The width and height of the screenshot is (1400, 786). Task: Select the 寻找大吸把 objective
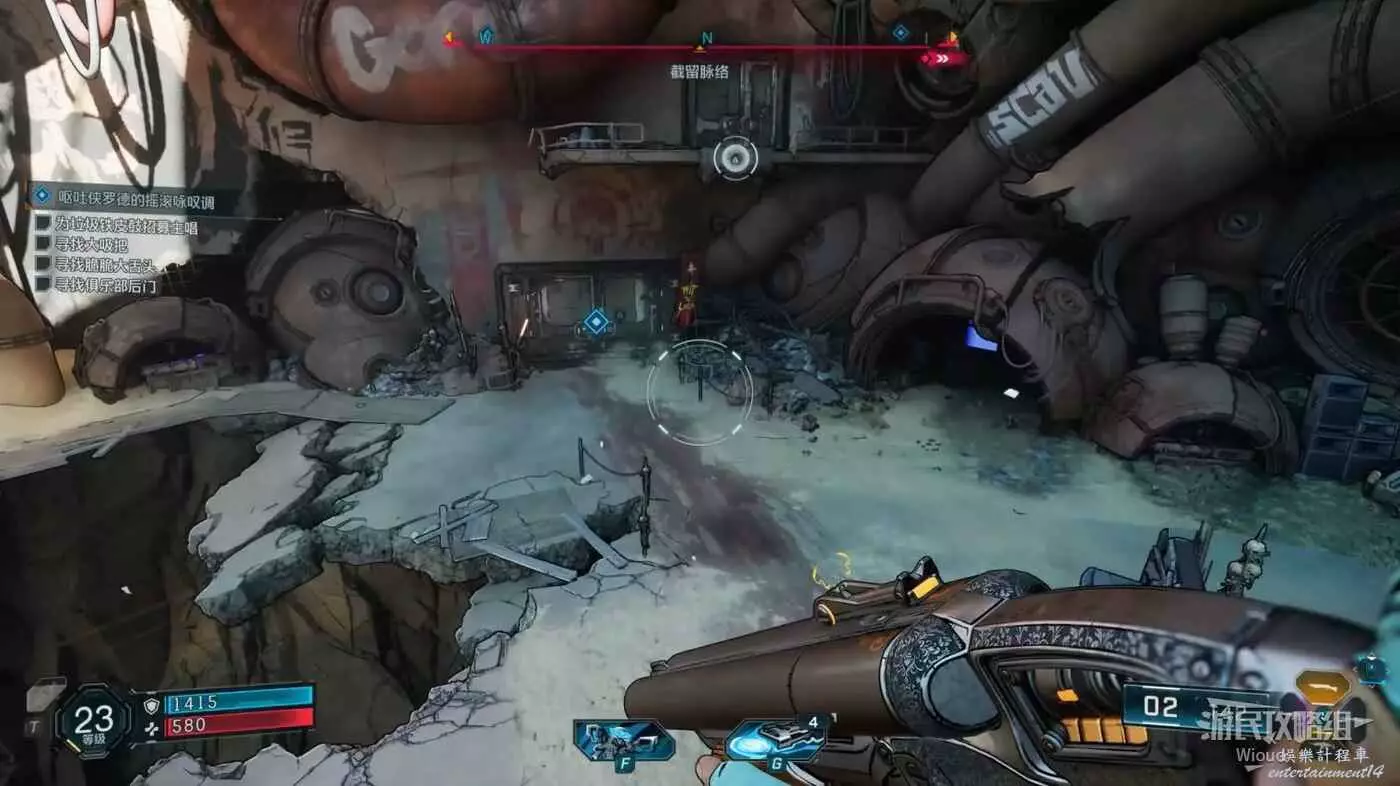point(94,246)
